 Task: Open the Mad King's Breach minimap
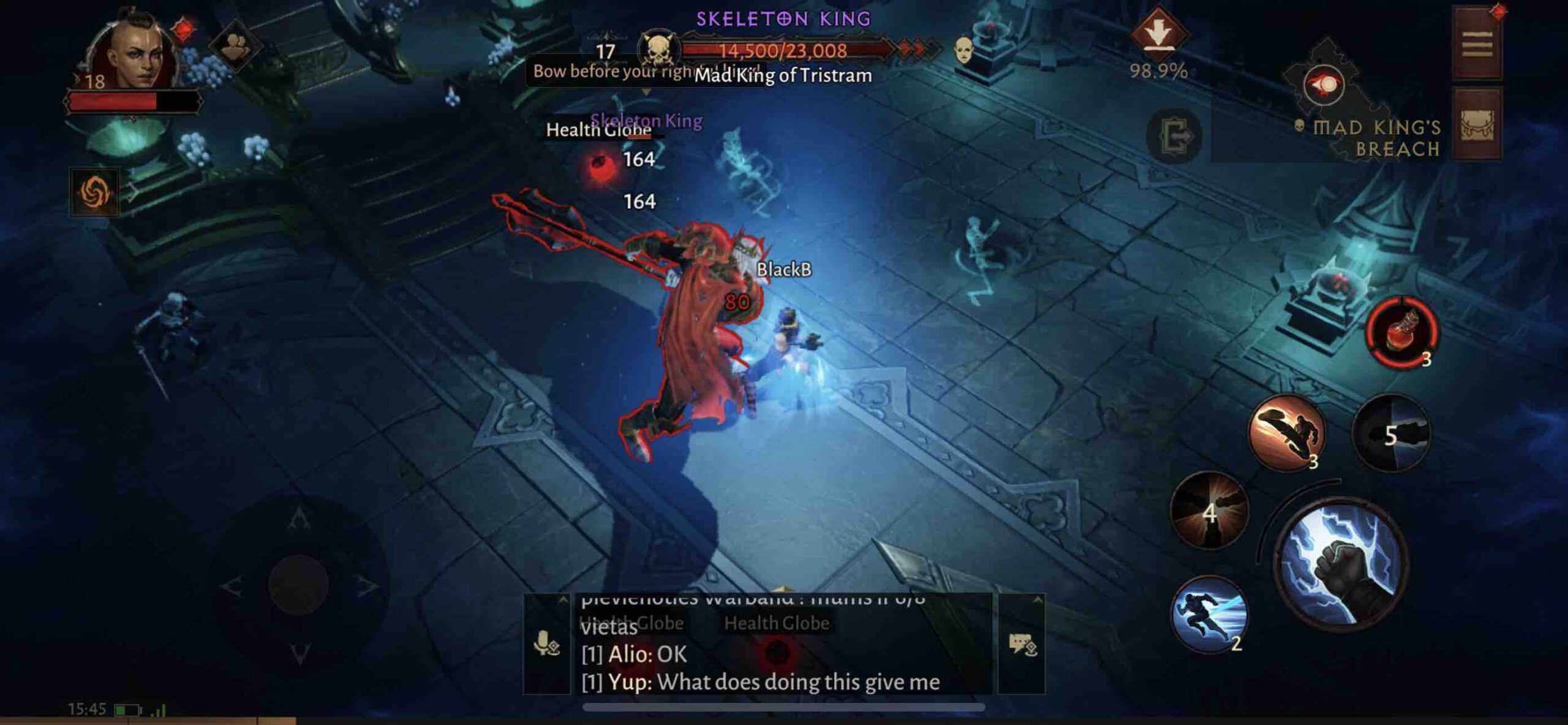coord(1326,86)
